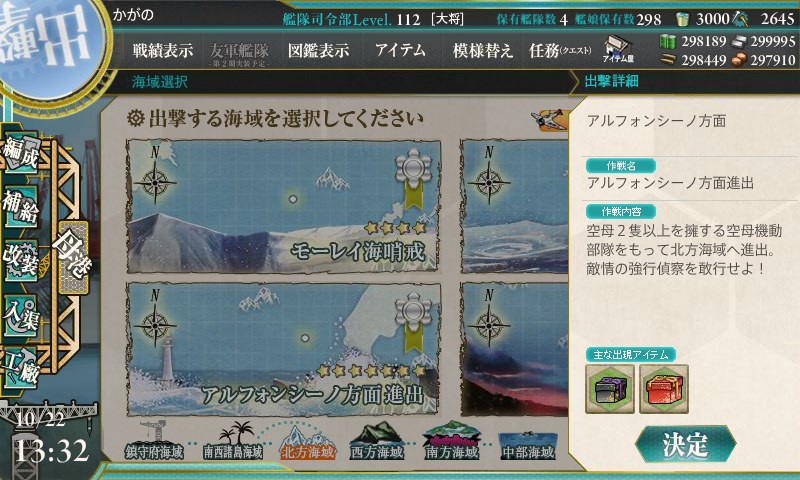The width and height of the screenshot is (800, 480).
Task: Return to 母港 home port
Action: (75, 243)
